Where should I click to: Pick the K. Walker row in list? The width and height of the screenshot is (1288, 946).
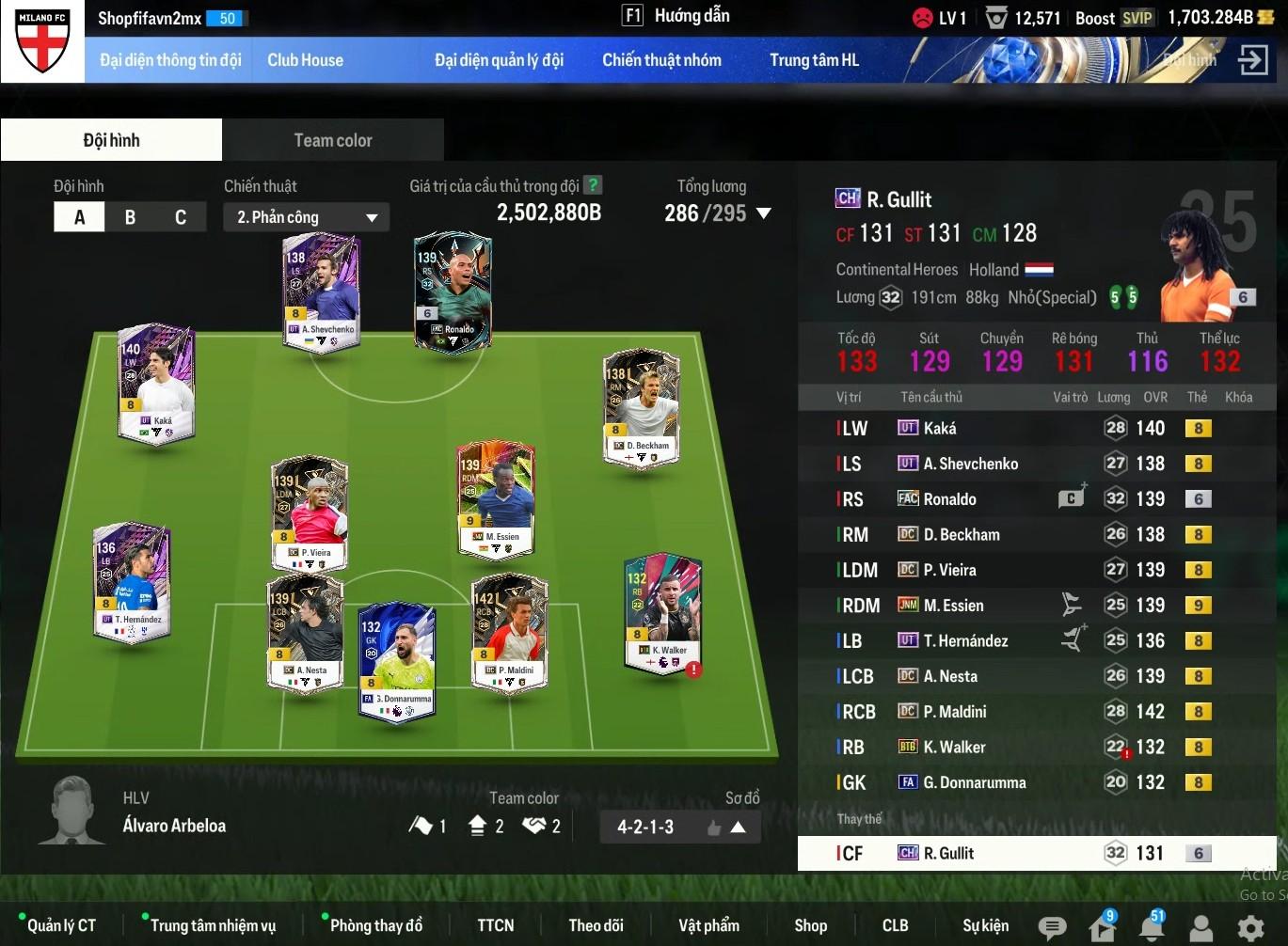click(x=1035, y=748)
